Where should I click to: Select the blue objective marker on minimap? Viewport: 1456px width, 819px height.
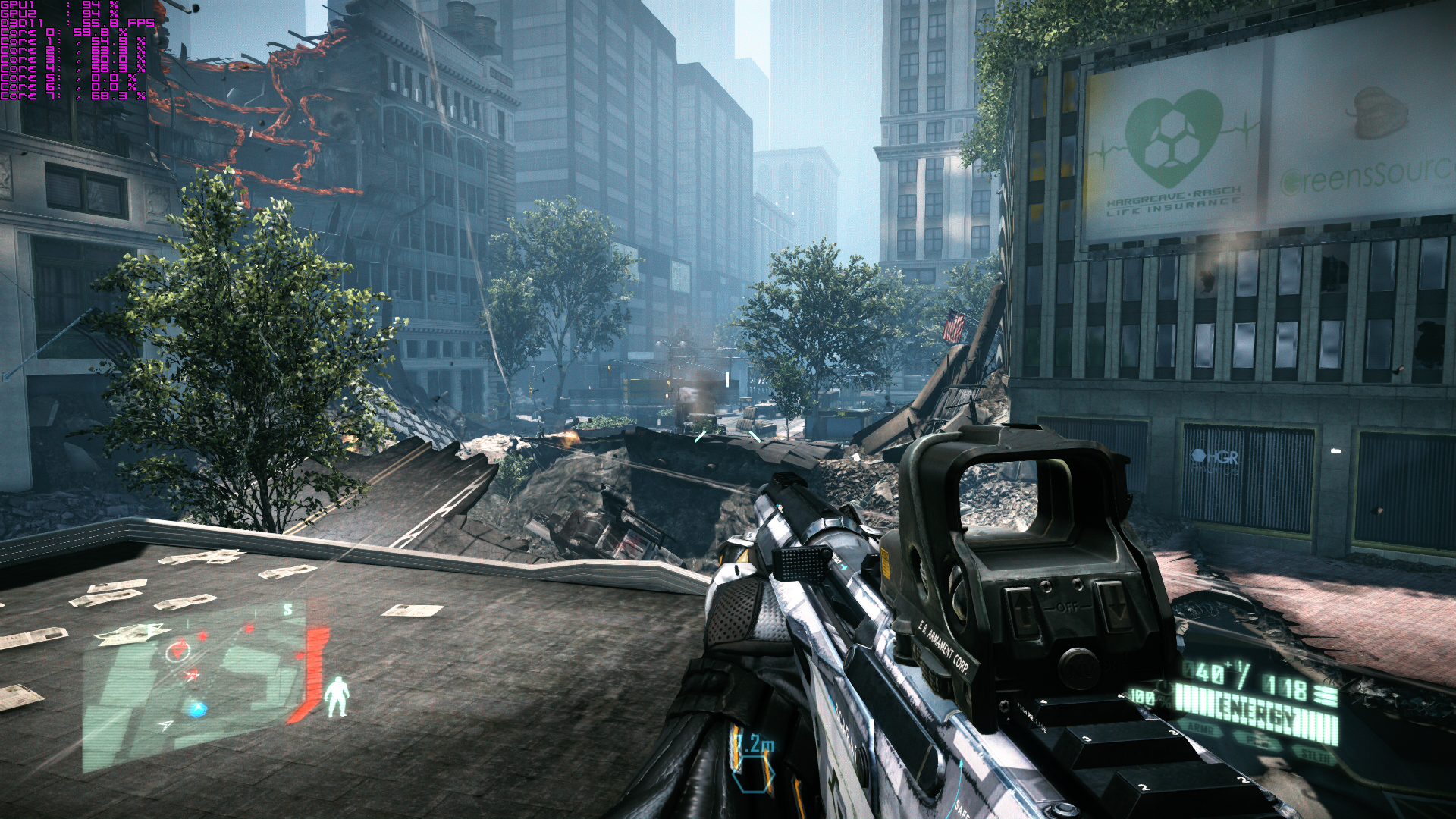click(x=198, y=710)
